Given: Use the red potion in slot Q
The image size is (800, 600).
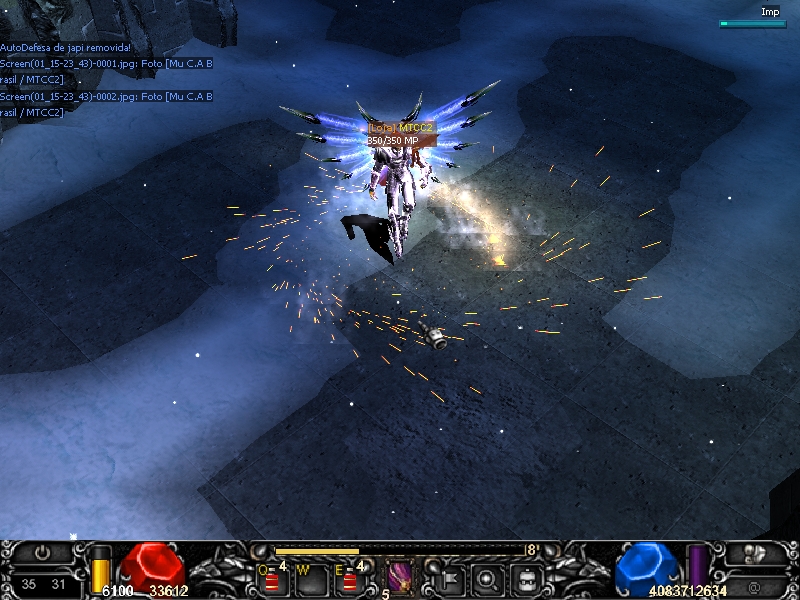Looking at the screenshot, I should pyautogui.click(x=271, y=580).
